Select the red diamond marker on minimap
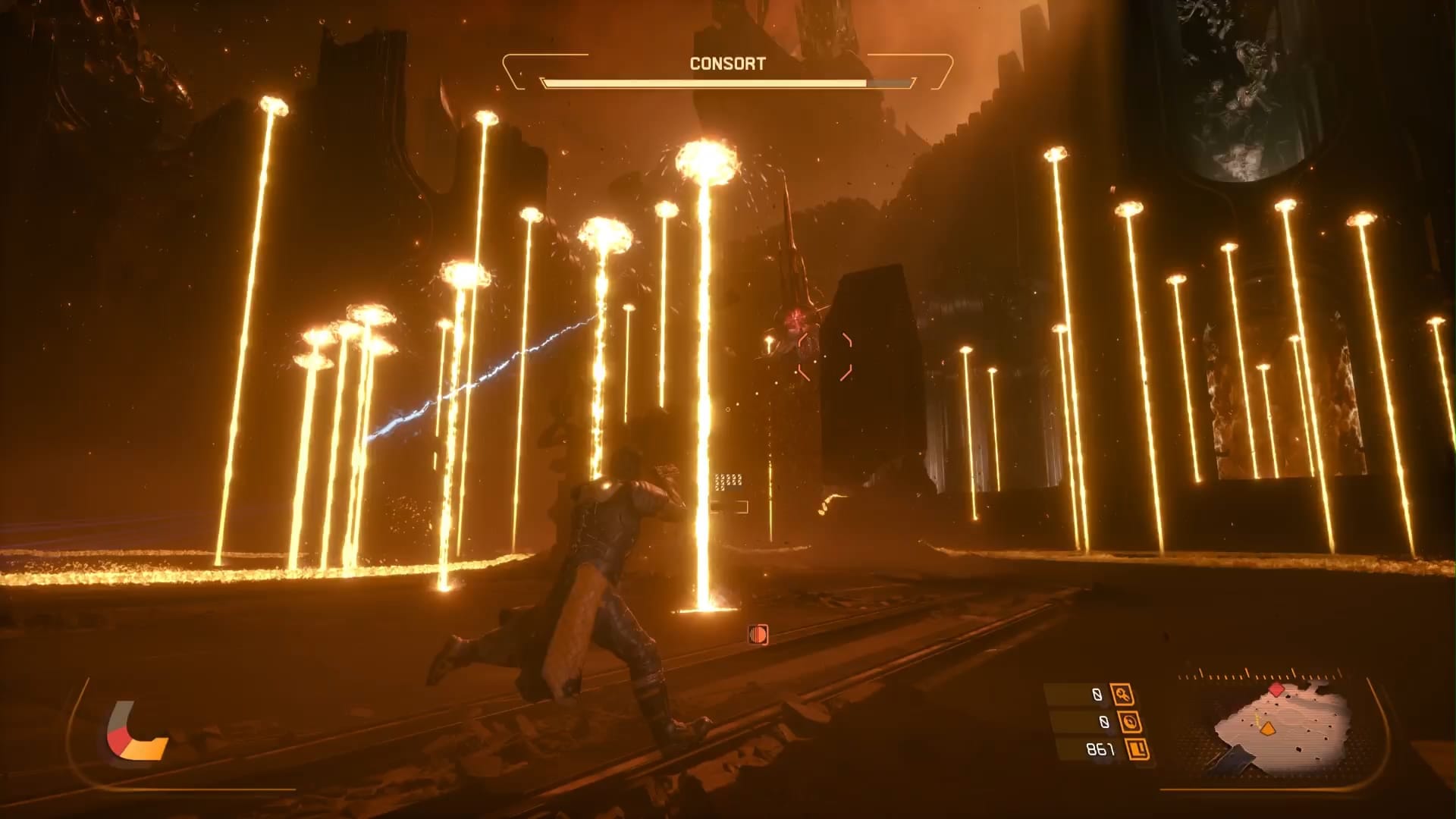Image resolution: width=1456 pixels, height=819 pixels. tap(1277, 689)
